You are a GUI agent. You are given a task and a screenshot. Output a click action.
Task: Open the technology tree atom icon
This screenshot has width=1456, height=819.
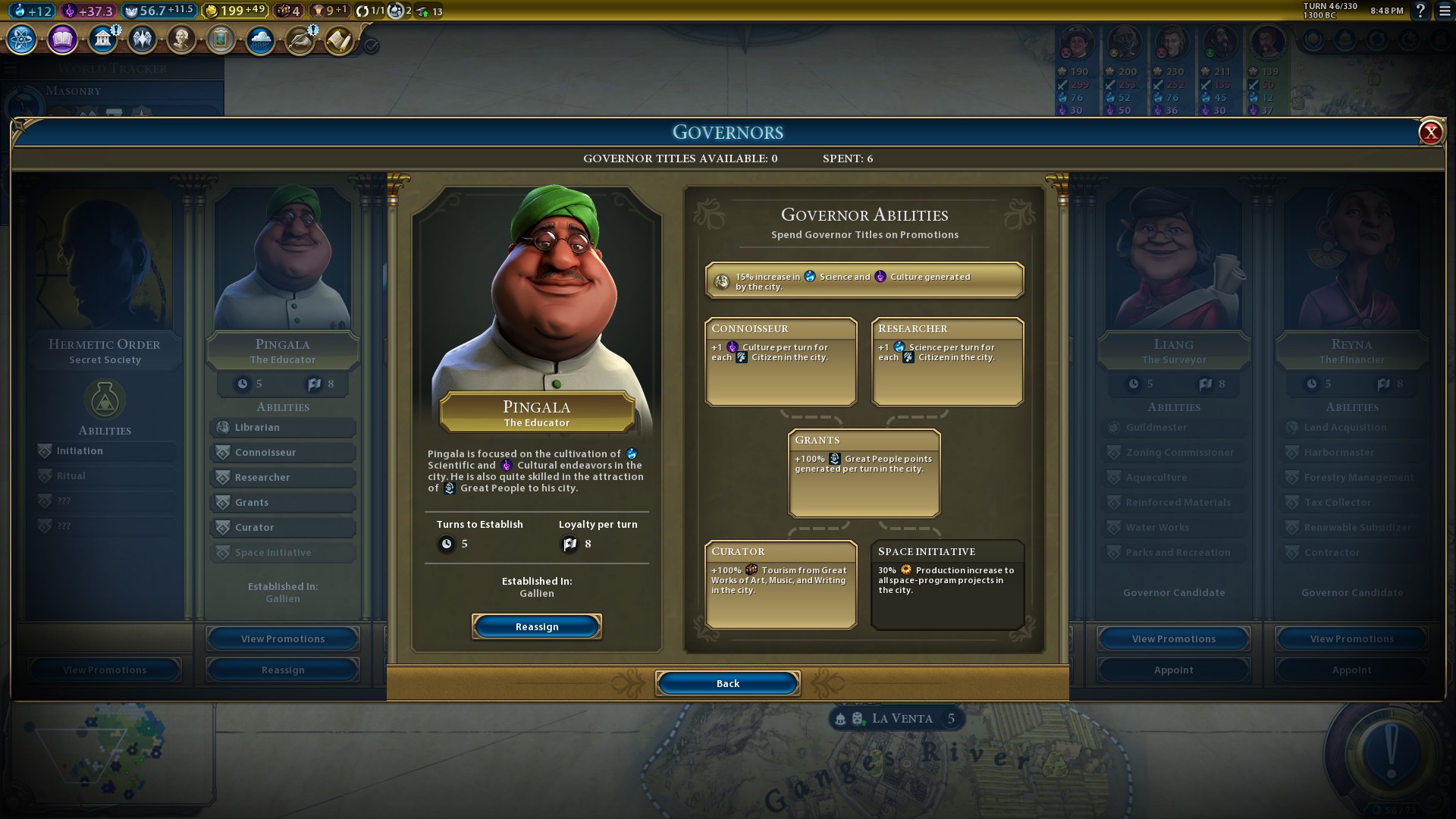coord(22,39)
